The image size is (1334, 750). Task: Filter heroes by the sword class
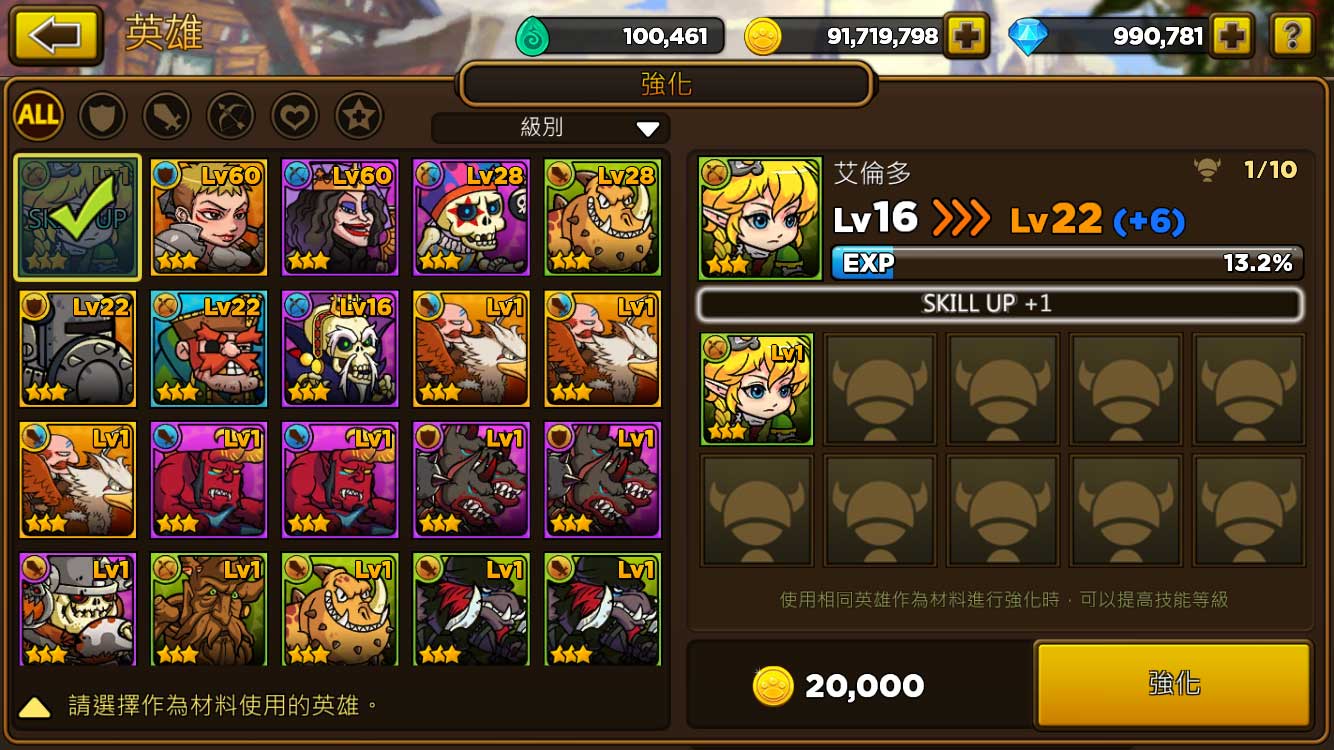[166, 116]
